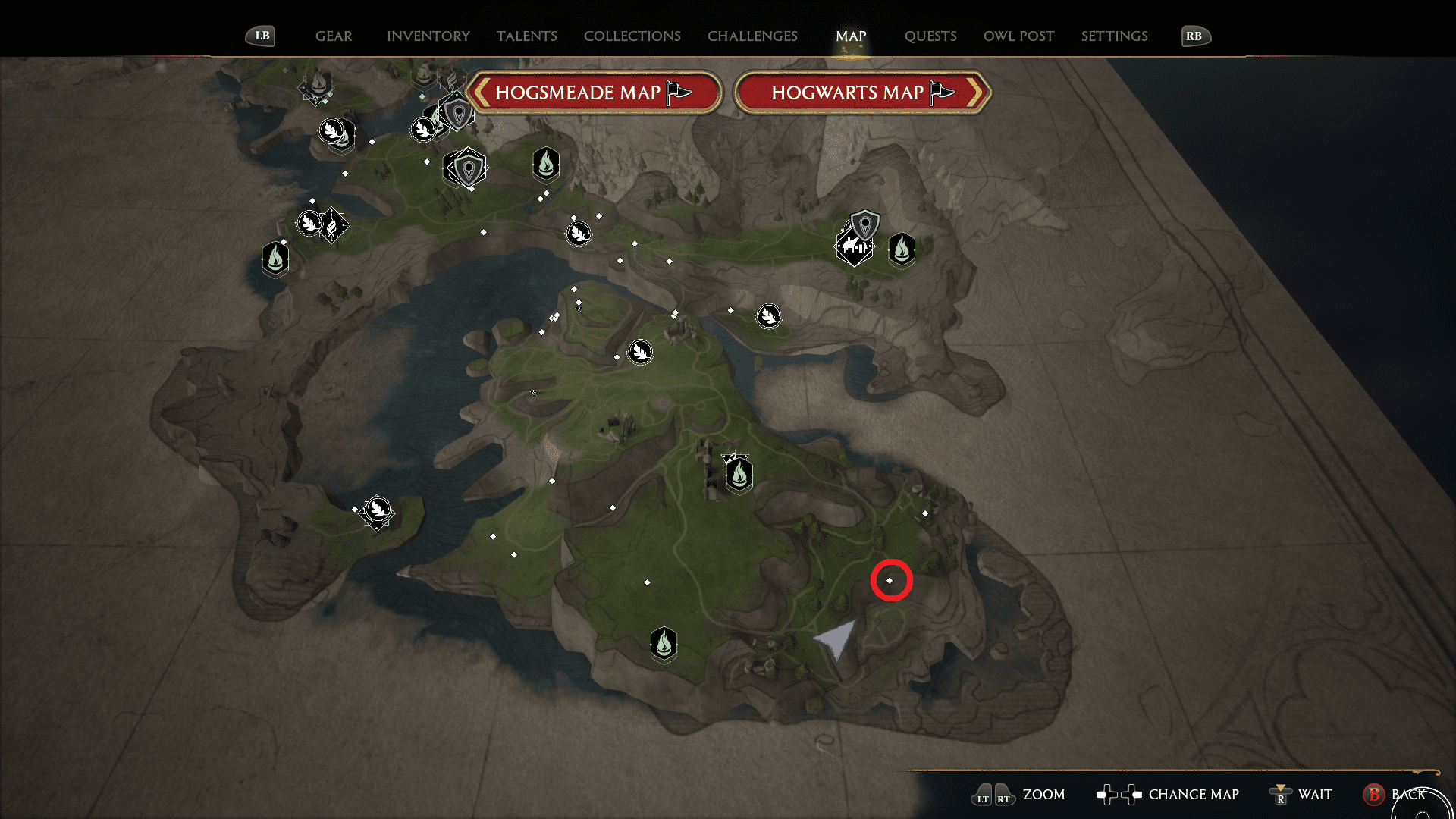The width and height of the screenshot is (1456, 819).
Task: Open the Quests menu
Action: (x=930, y=36)
